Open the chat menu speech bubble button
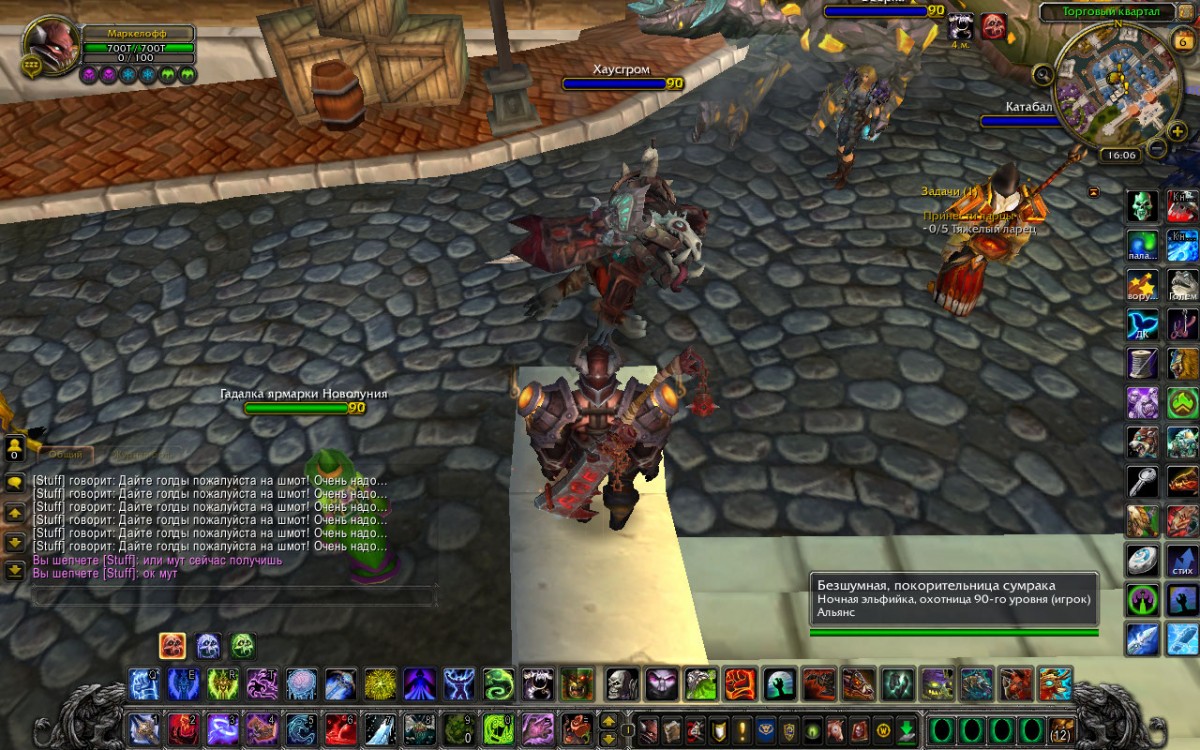Image resolution: width=1200 pixels, height=750 pixels. (15, 482)
